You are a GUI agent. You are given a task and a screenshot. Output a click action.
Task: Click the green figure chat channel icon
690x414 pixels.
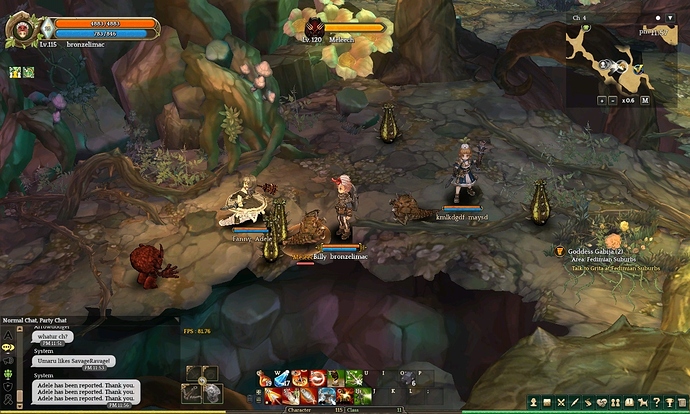(x=8, y=373)
